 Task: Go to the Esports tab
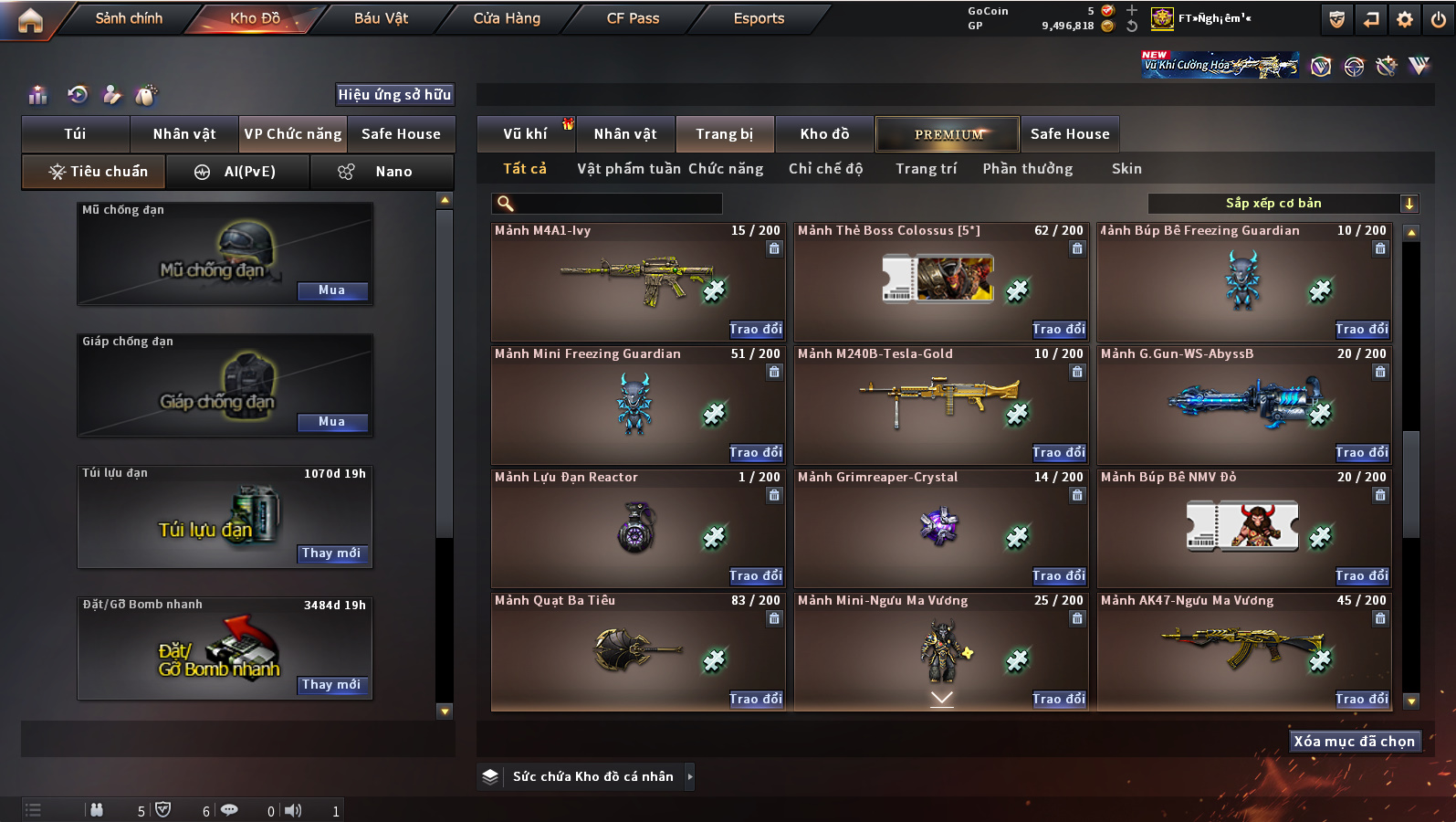coord(759,18)
